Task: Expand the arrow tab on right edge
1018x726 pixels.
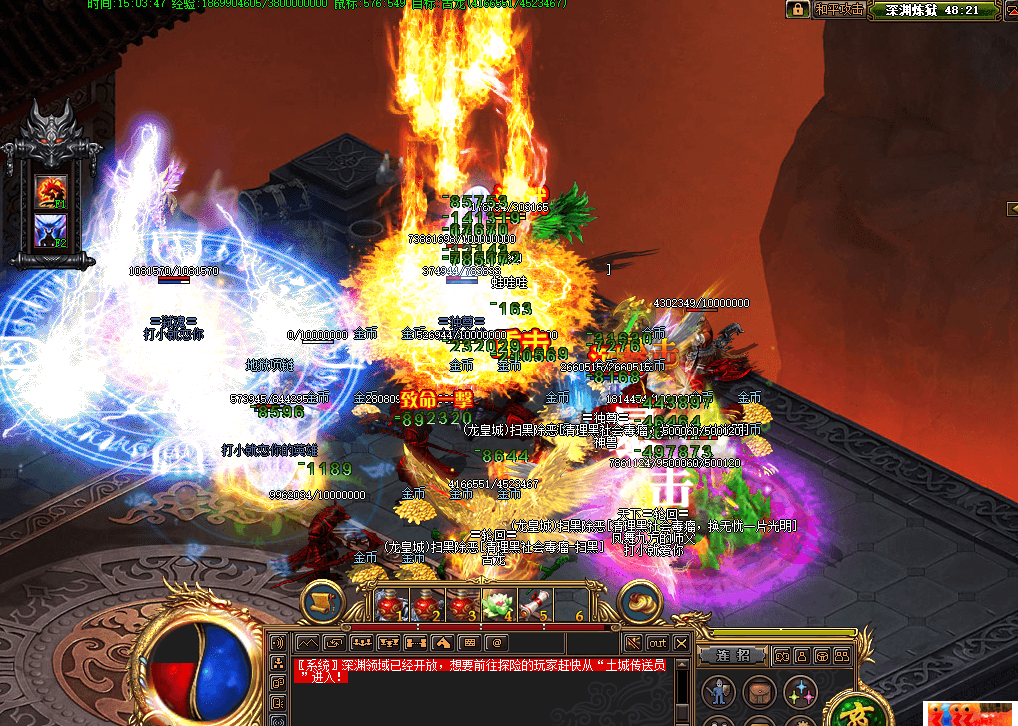Action: (1011, 208)
